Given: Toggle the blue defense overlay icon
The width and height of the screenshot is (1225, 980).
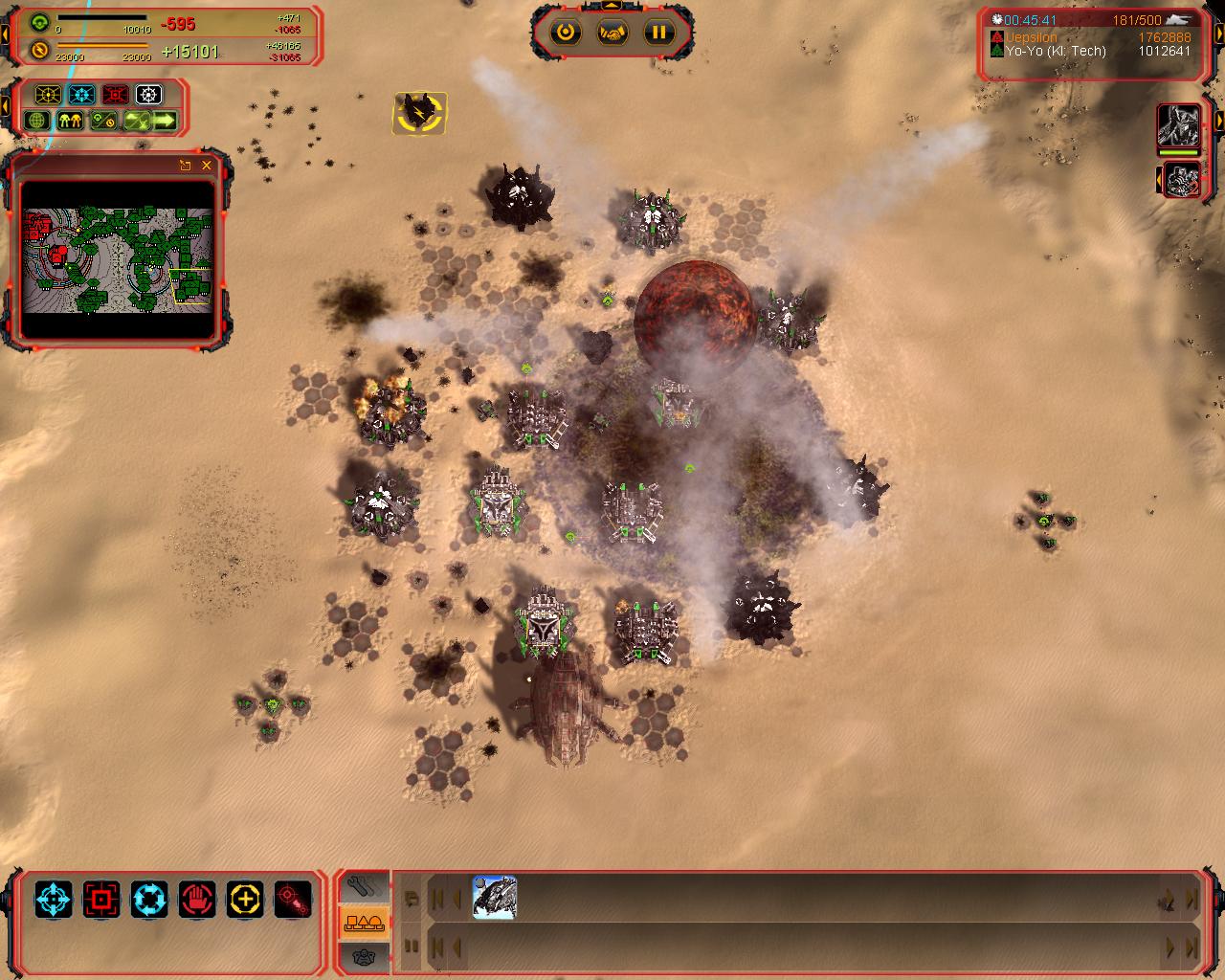Looking at the screenshot, I should pos(81,95).
